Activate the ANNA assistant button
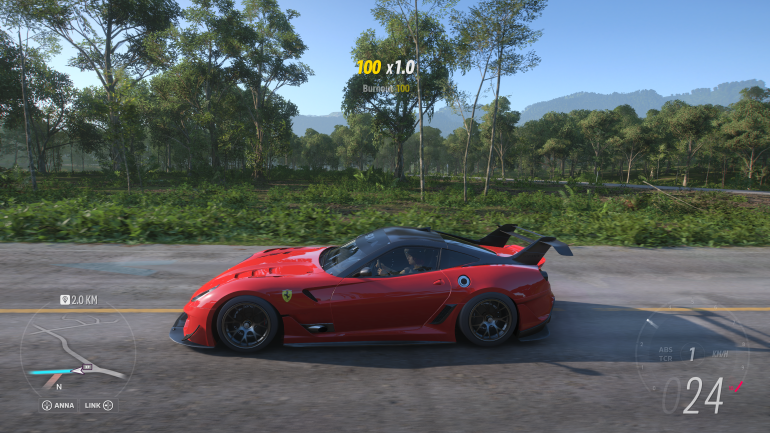The width and height of the screenshot is (770, 433). pyautogui.click(x=59, y=405)
